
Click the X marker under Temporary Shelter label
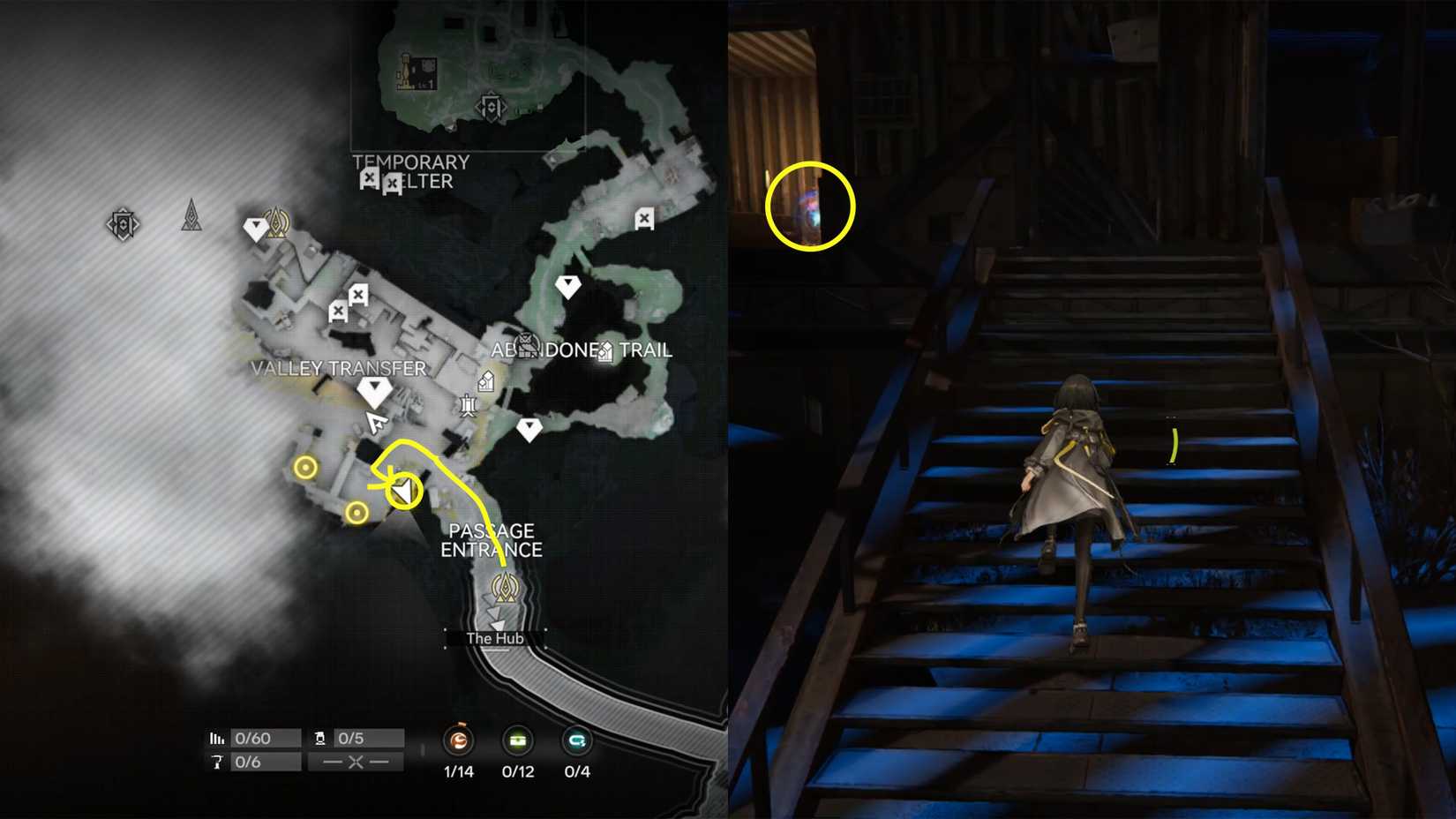coord(368,180)
